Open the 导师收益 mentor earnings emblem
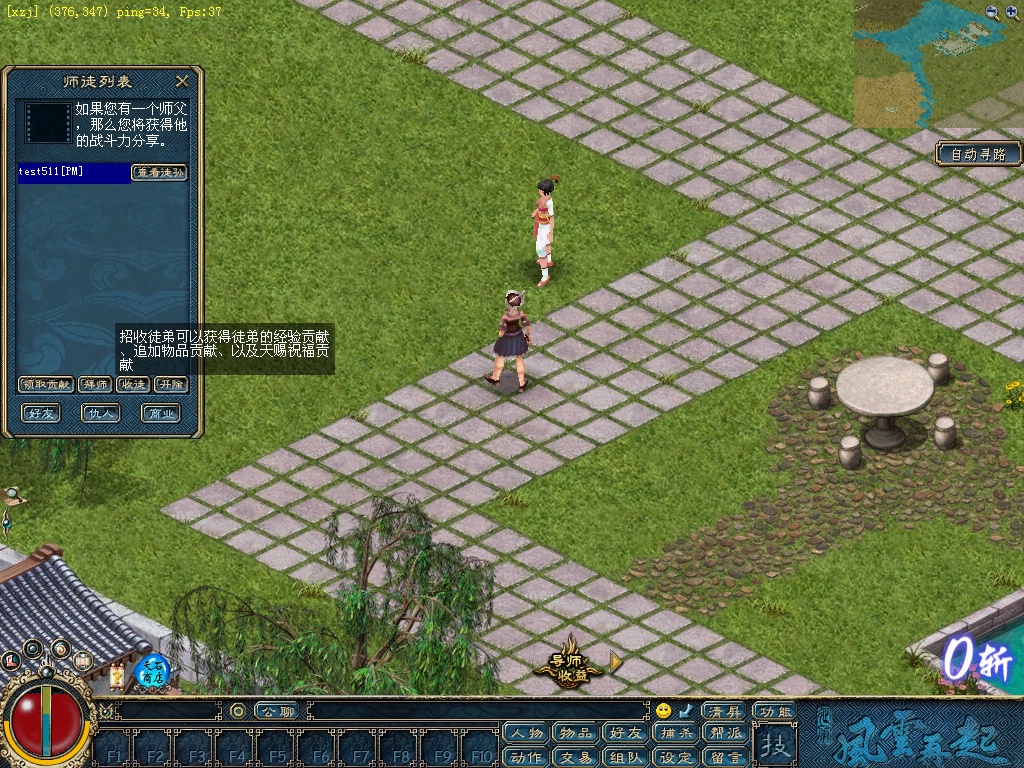1024x768 pixels. [573, 665]
